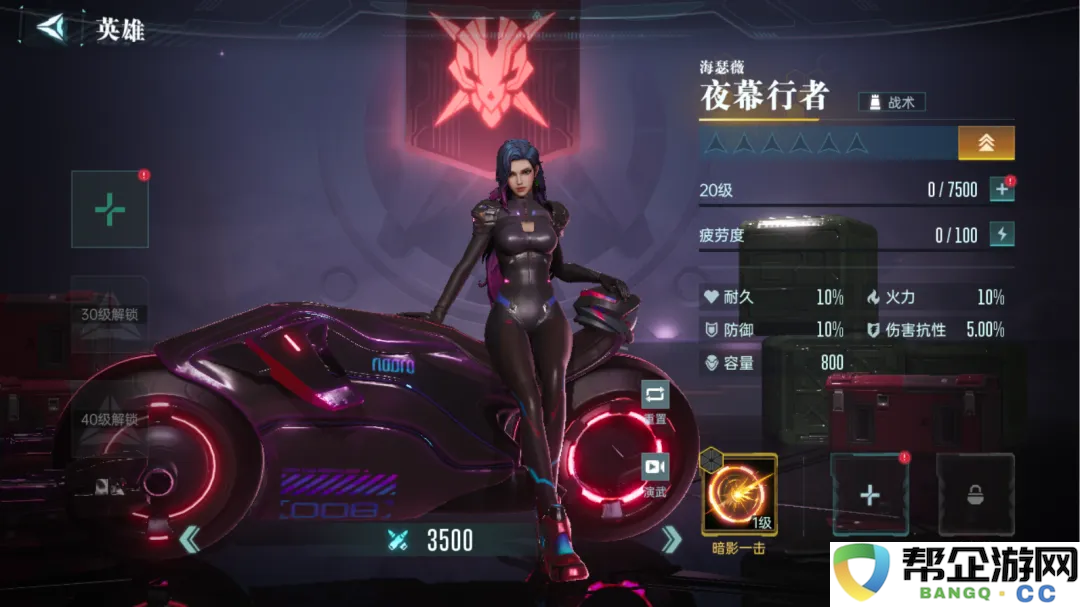Viewport: 1080px width, 607px height.
Task: Tap the orange star upgrade button
Action: [986, 143]
